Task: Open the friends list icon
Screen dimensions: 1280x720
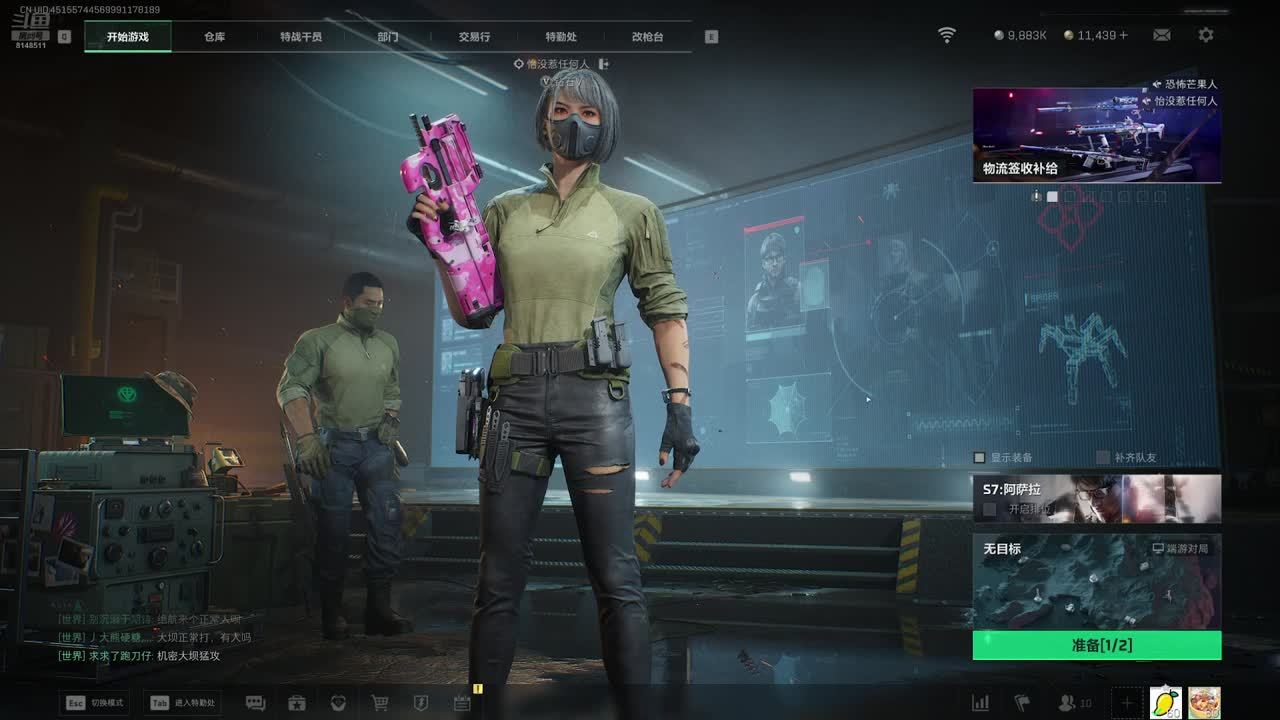Action: (x=1068, y=703)
